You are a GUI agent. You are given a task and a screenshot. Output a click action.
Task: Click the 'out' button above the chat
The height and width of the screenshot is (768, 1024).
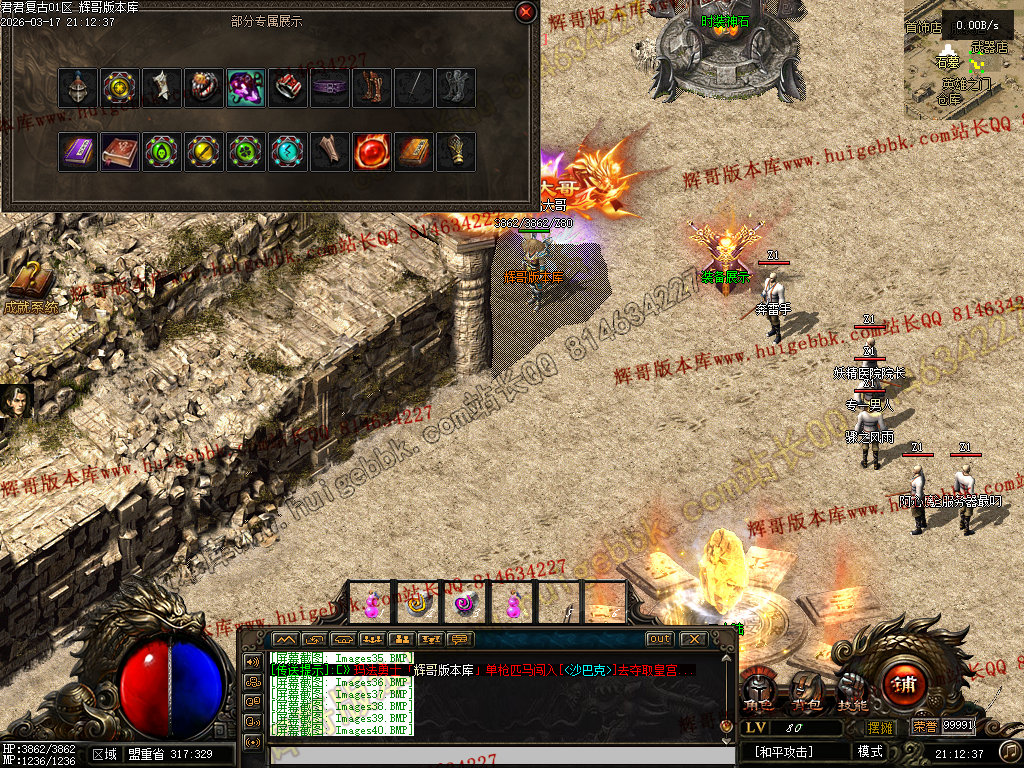[660, 639]
